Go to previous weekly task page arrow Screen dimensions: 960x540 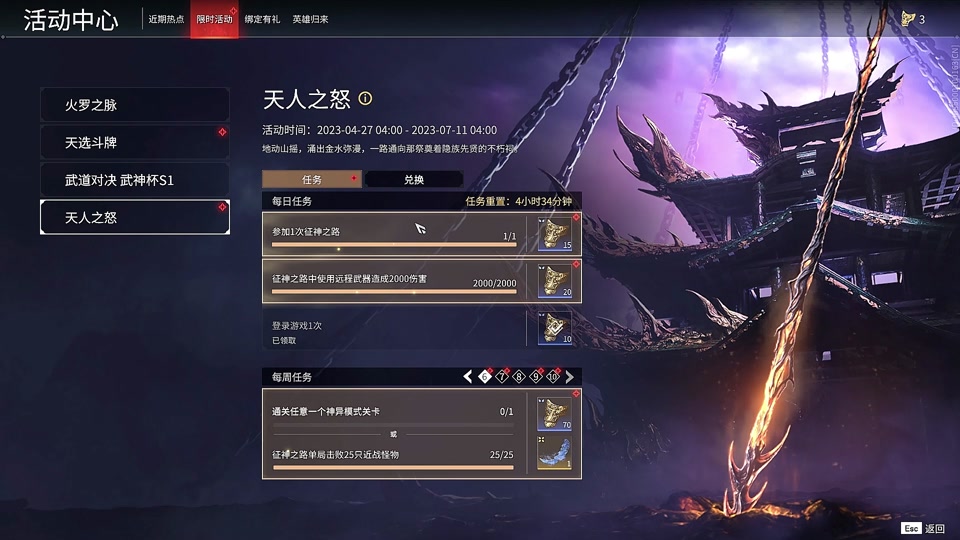pyautogui.click(x=467, y=377)
